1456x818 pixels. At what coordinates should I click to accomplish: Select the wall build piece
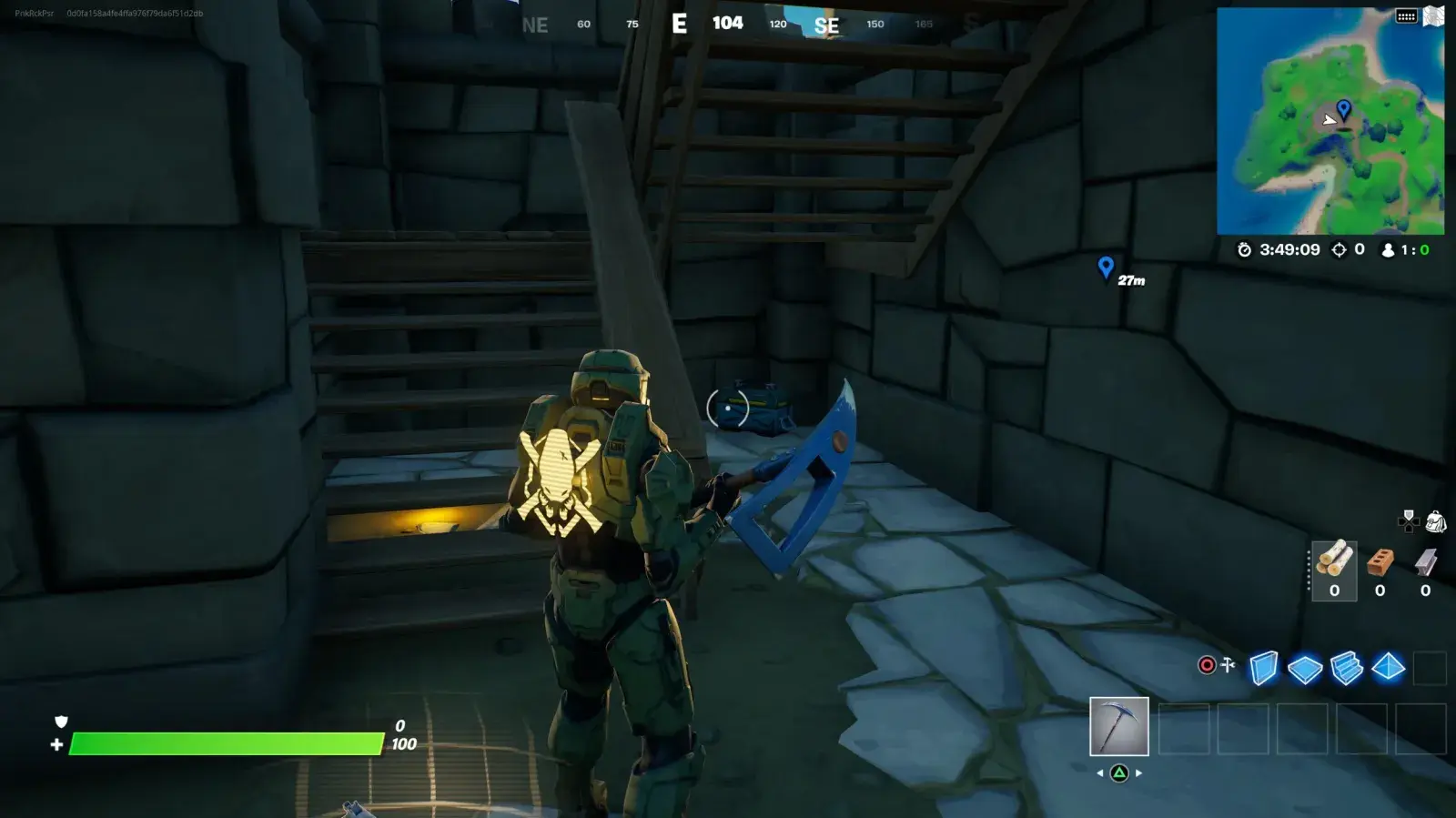[1265, 668]
